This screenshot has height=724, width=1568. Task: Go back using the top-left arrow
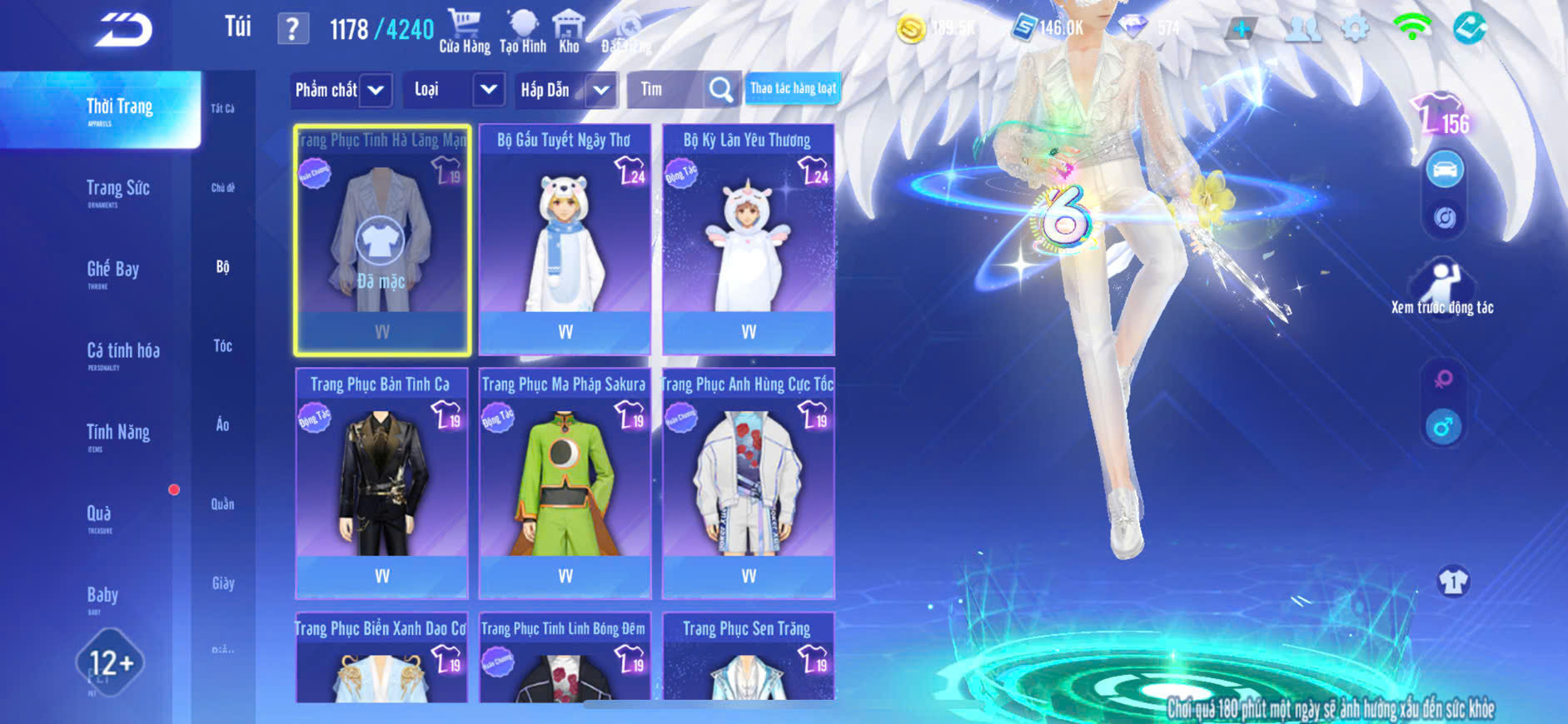click(123, 30)
